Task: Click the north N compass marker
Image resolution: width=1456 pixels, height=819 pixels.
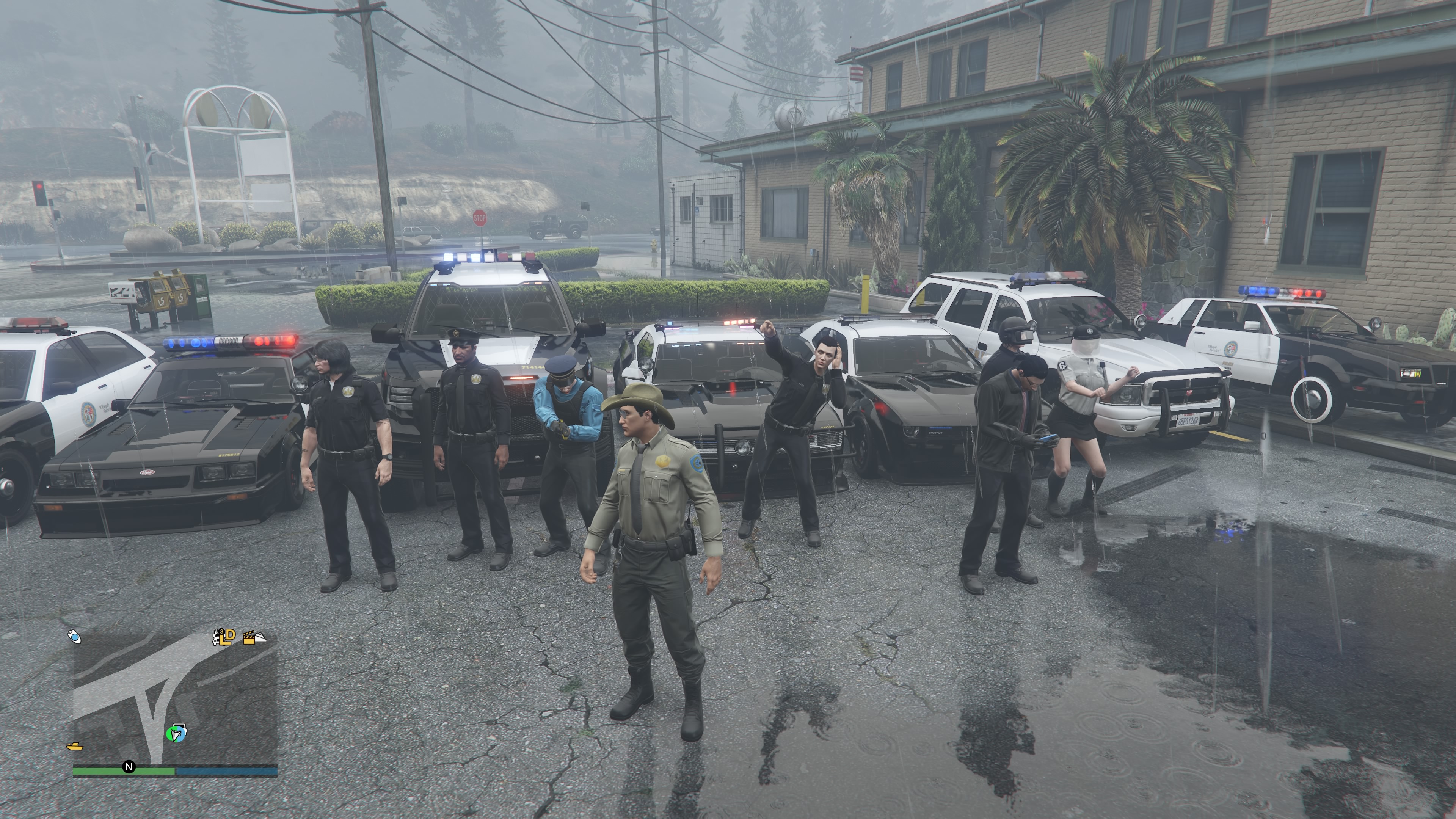Action: pyautogui.click(x=129, y=767)
